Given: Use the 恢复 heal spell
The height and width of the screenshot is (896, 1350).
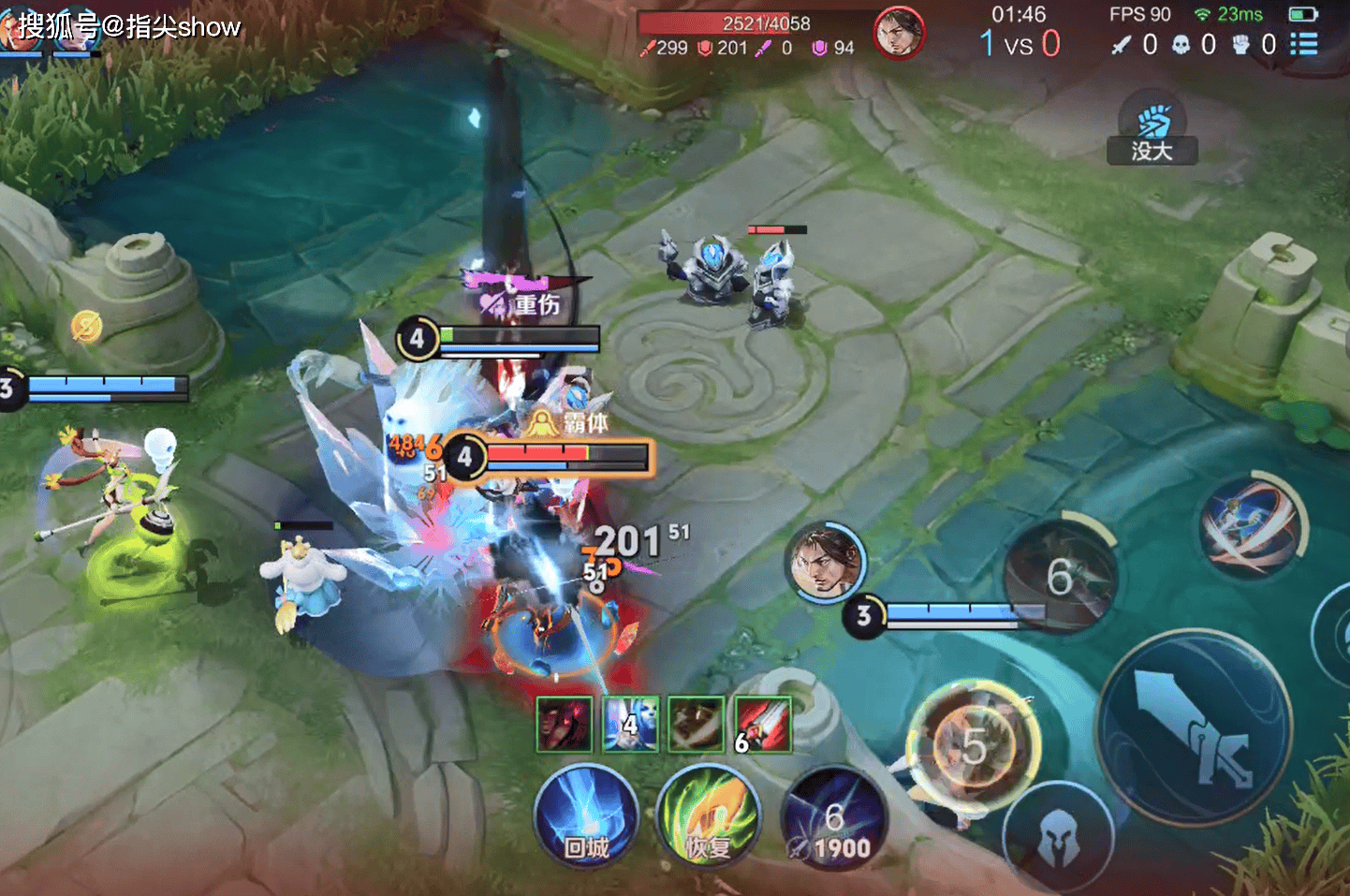Looking at the screenshot, I should point(709,816).
